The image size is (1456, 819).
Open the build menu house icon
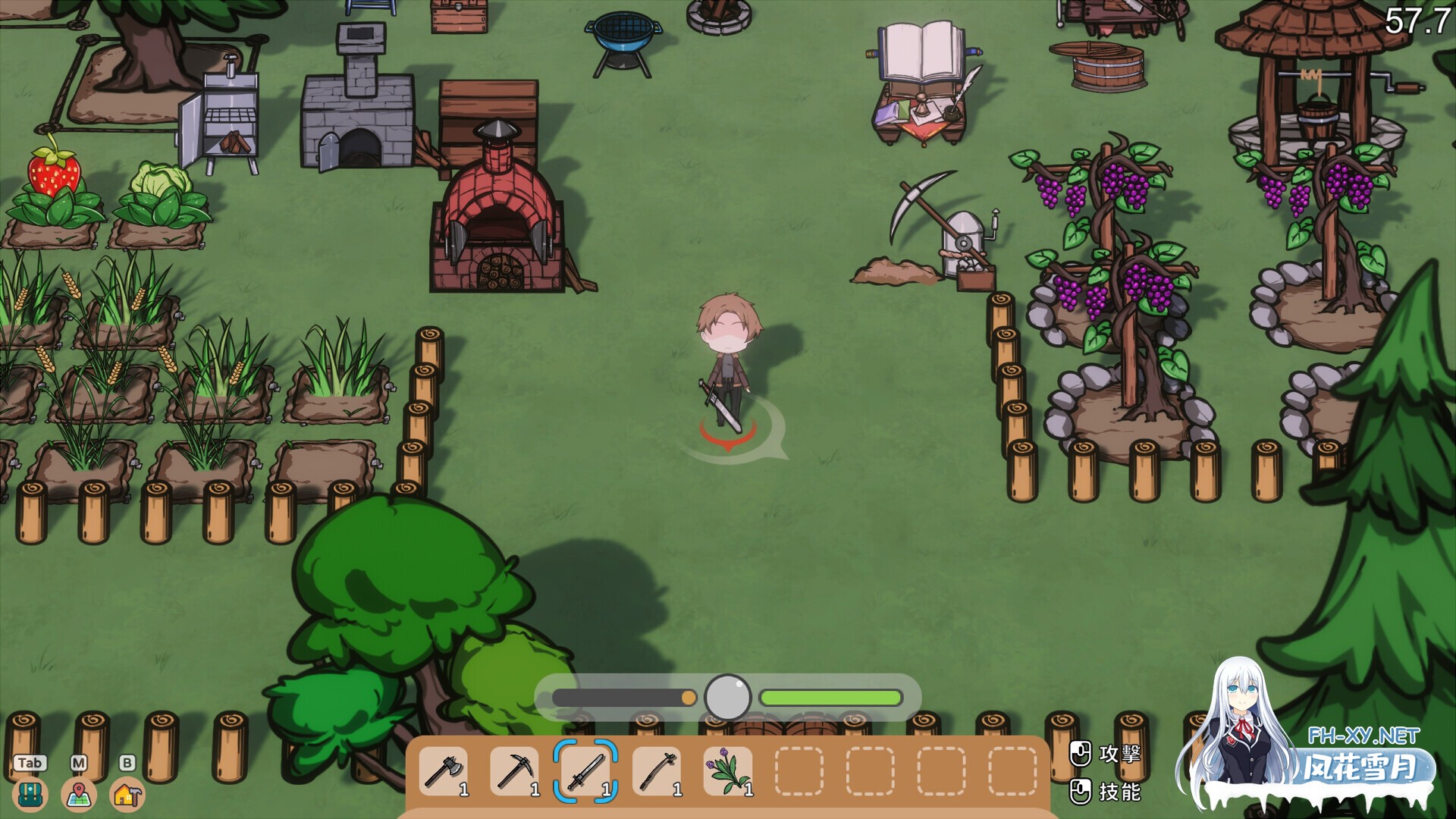[127, 794]
